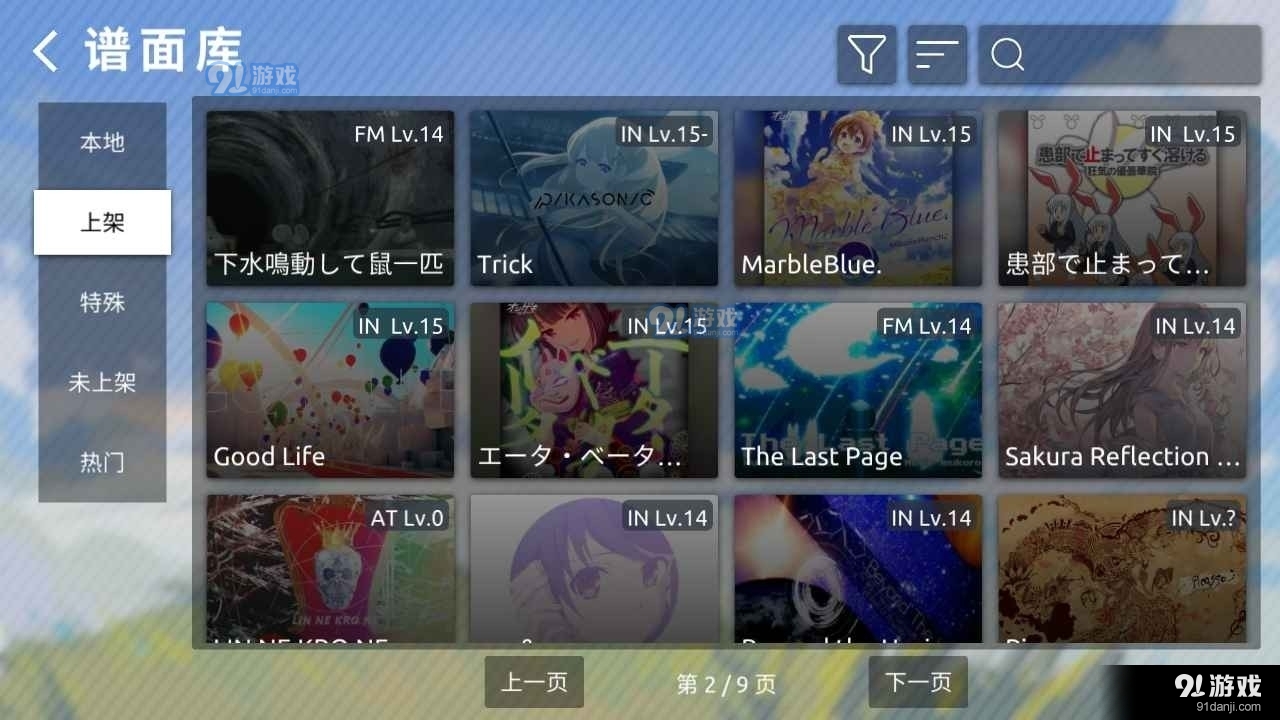Open the エータ・ベータ chart cover
The image size is (1280, 720).
click(593, 390)
